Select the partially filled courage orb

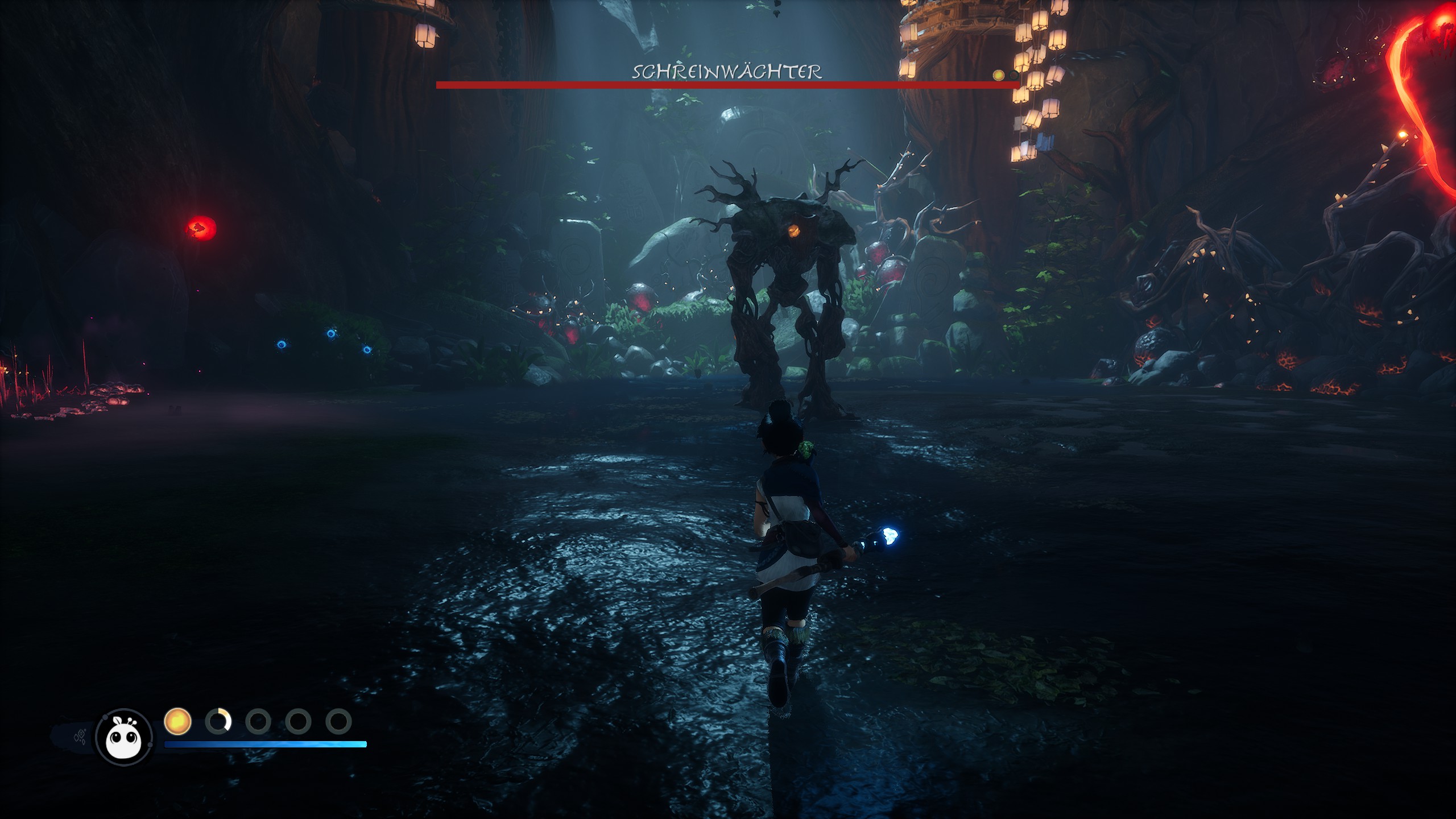pos(218,721)
